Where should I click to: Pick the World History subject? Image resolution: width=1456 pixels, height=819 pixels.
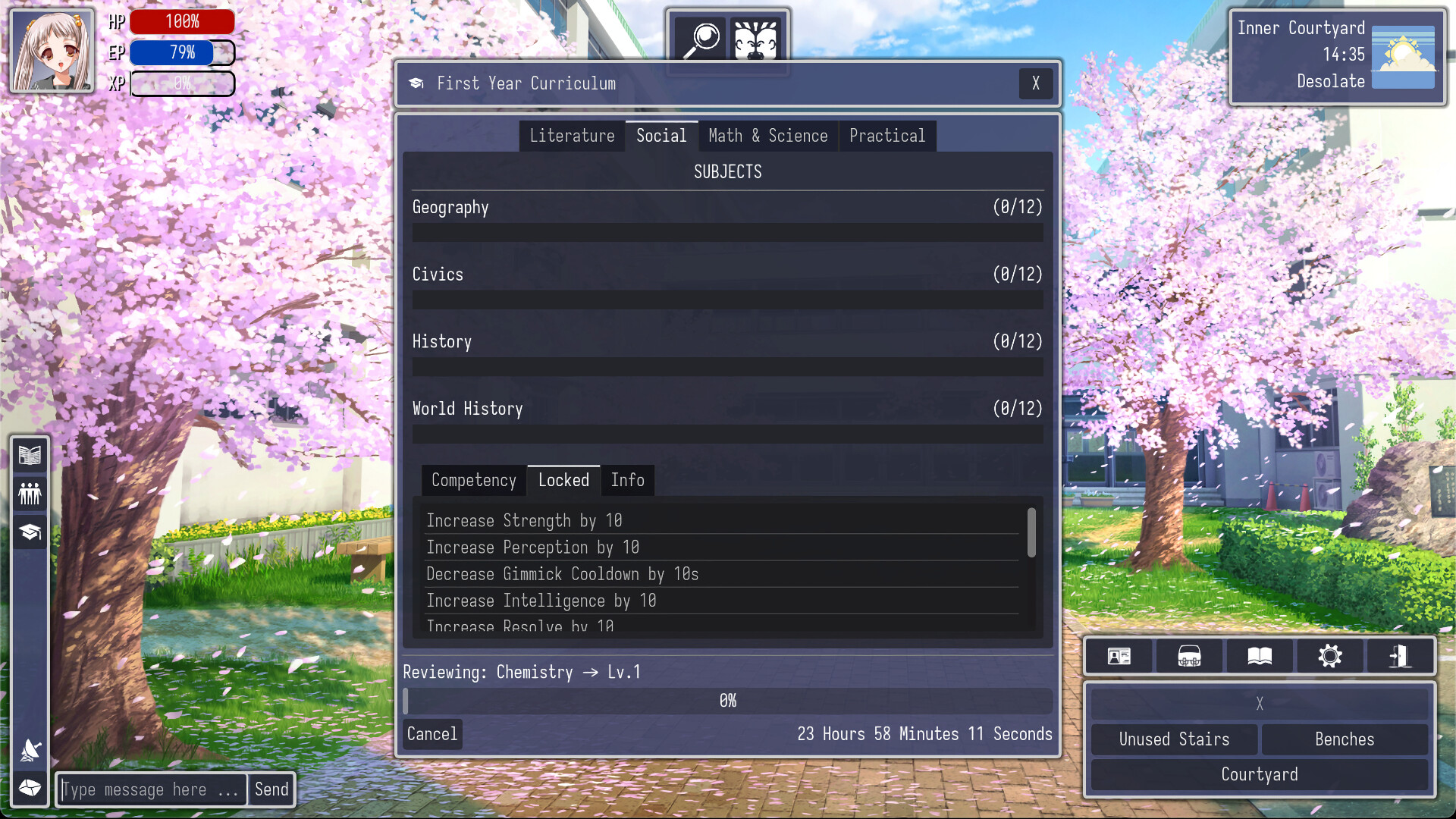coord(726,409)
